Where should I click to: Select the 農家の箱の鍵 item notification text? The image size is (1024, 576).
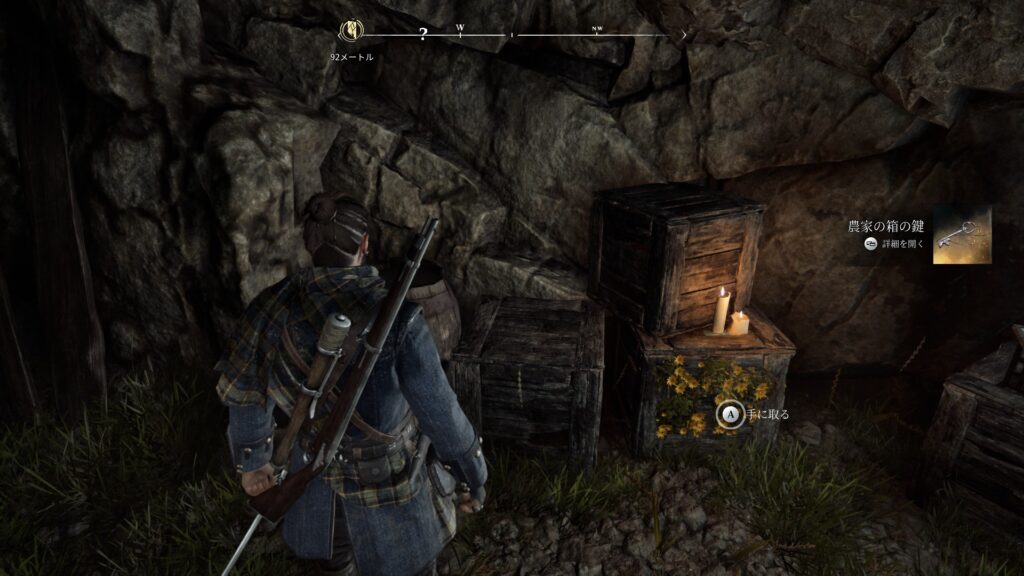pyautogui.click(x=887, y=226)
